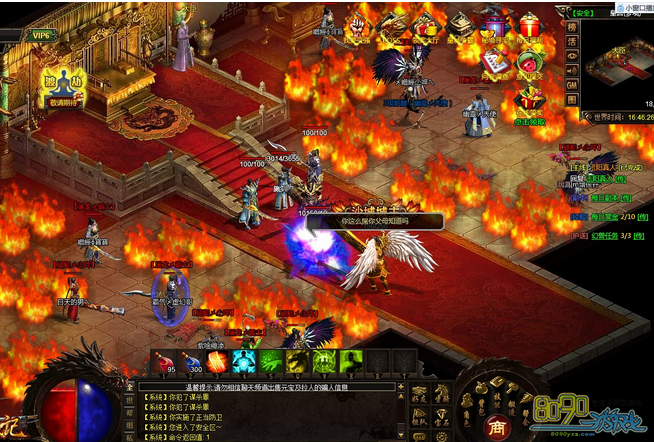Open the red gift box event icon
654x442 pixels.
coord(529,27)
